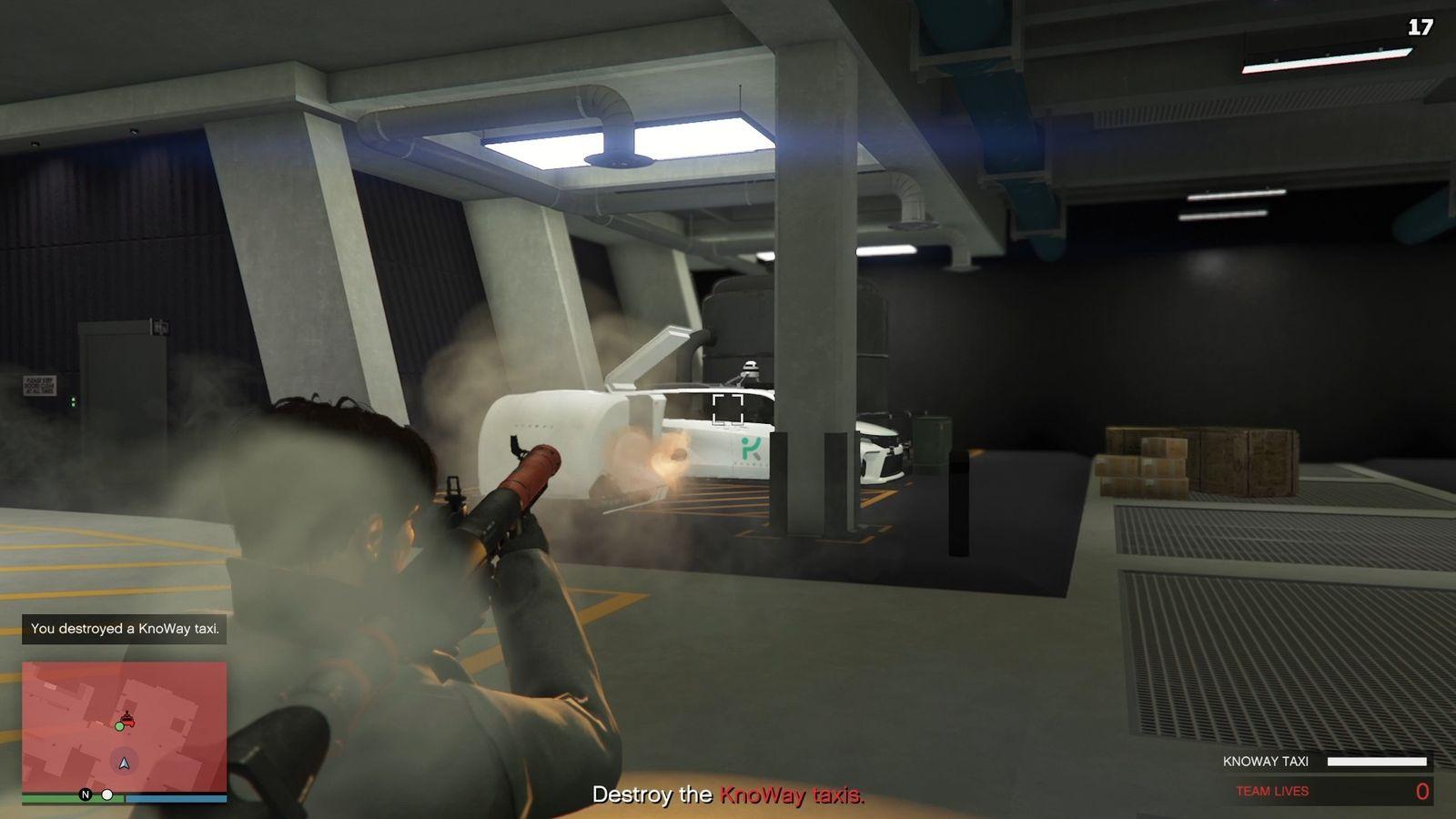Image resolution: width=1456 pixels, height=819 pixels.
Task: Click the white dot marker below the minimap
Action: [x=107, y=795]
